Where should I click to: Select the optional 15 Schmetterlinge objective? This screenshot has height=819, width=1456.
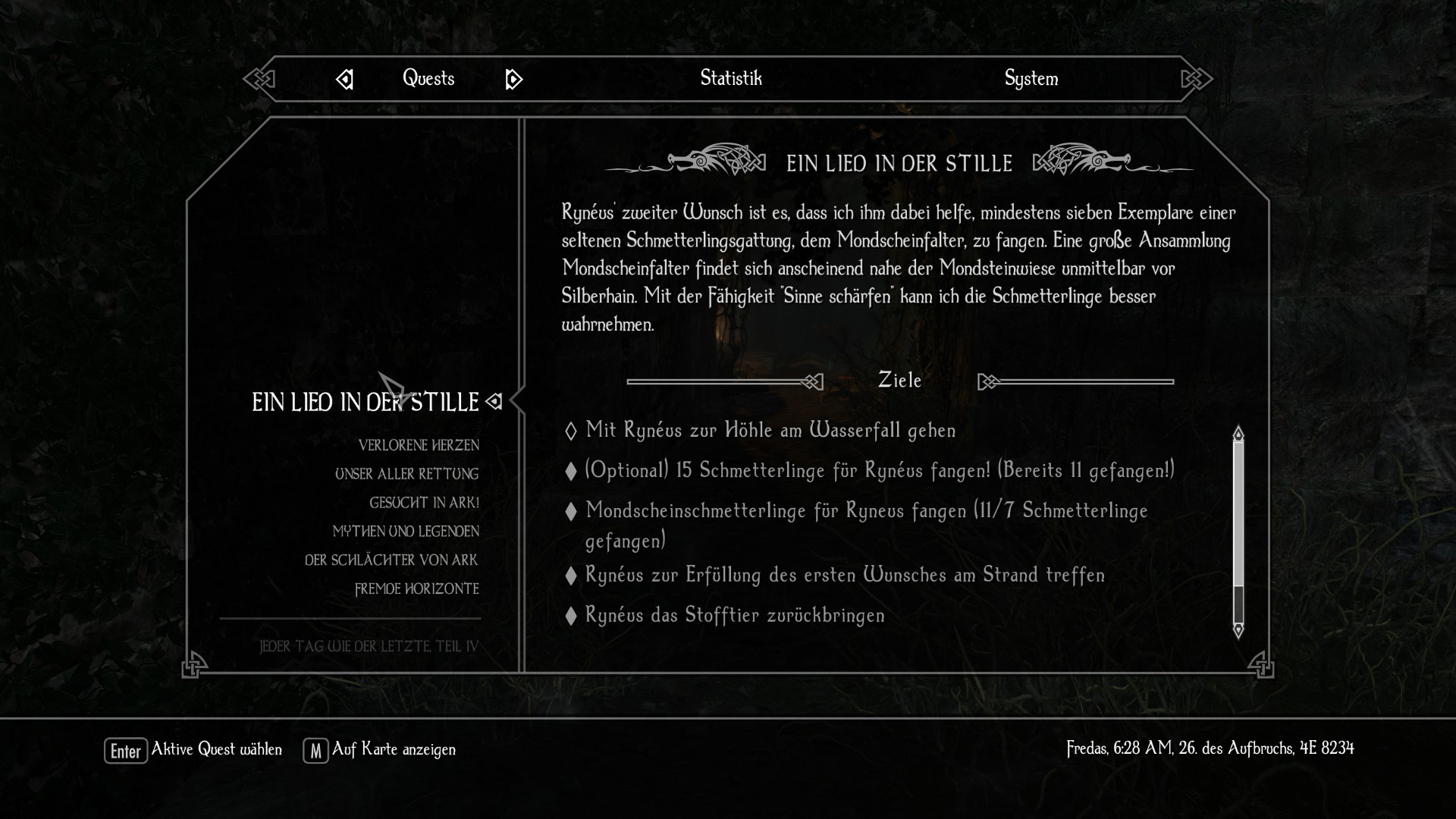[x=880, y=470]
